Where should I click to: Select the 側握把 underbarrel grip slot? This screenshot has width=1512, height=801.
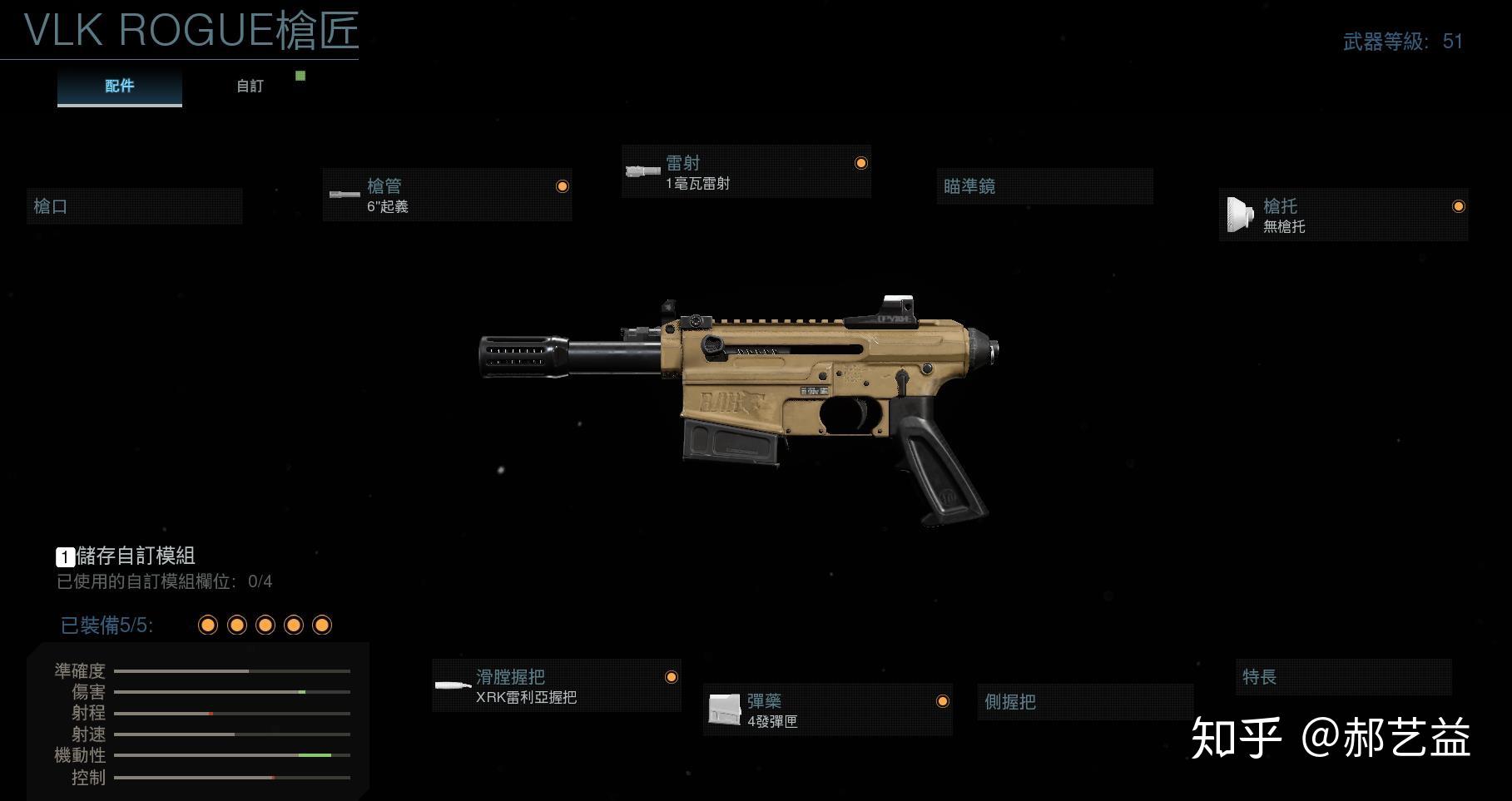(1084, 703)
